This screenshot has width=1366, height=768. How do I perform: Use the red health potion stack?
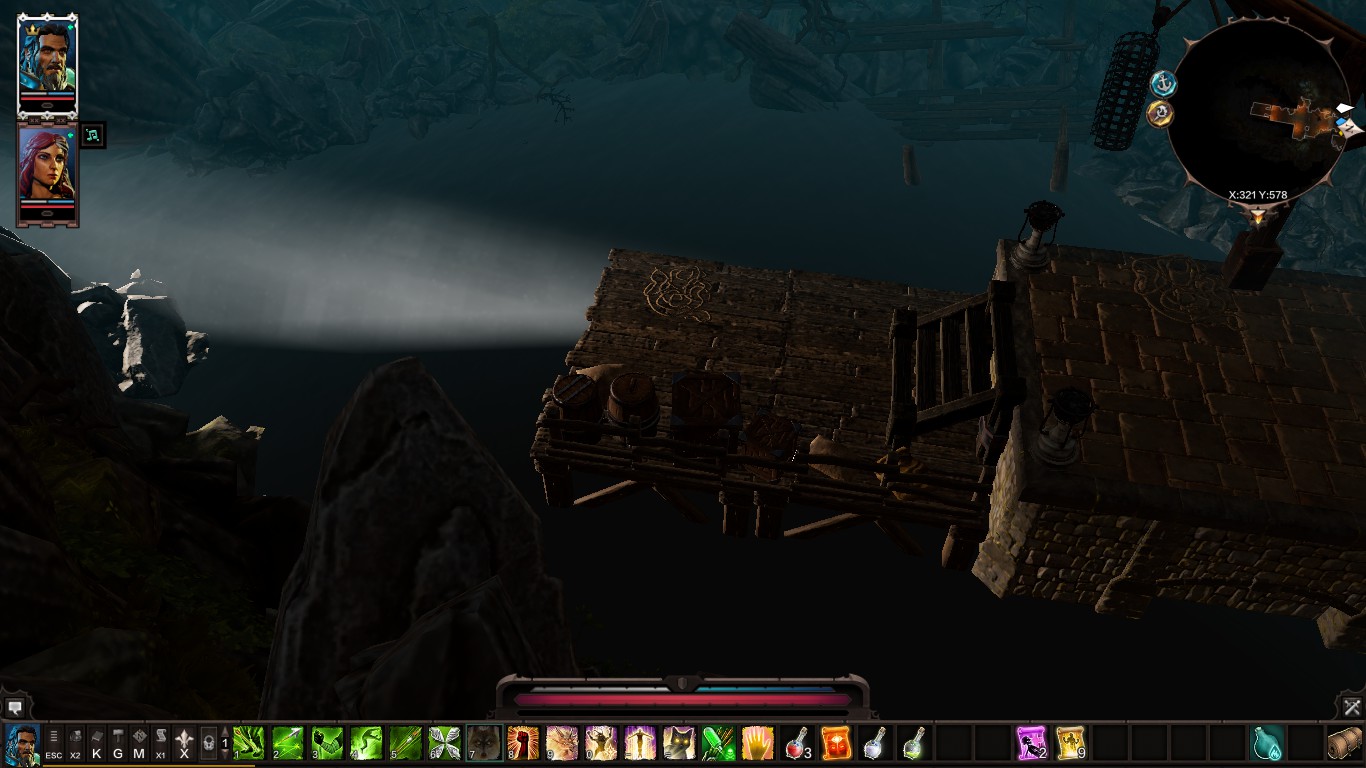click(x=797, y=743)
